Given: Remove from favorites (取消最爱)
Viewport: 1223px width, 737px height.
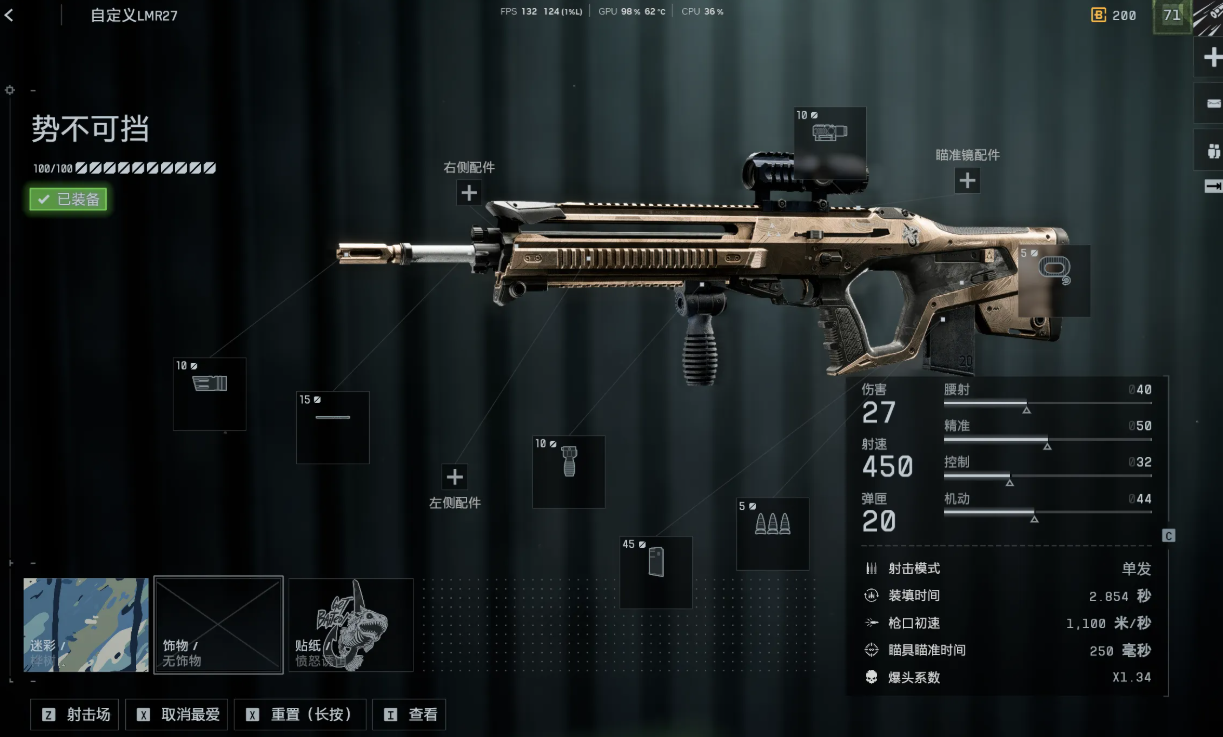Looking at the screenshot, I should (178, 715).
